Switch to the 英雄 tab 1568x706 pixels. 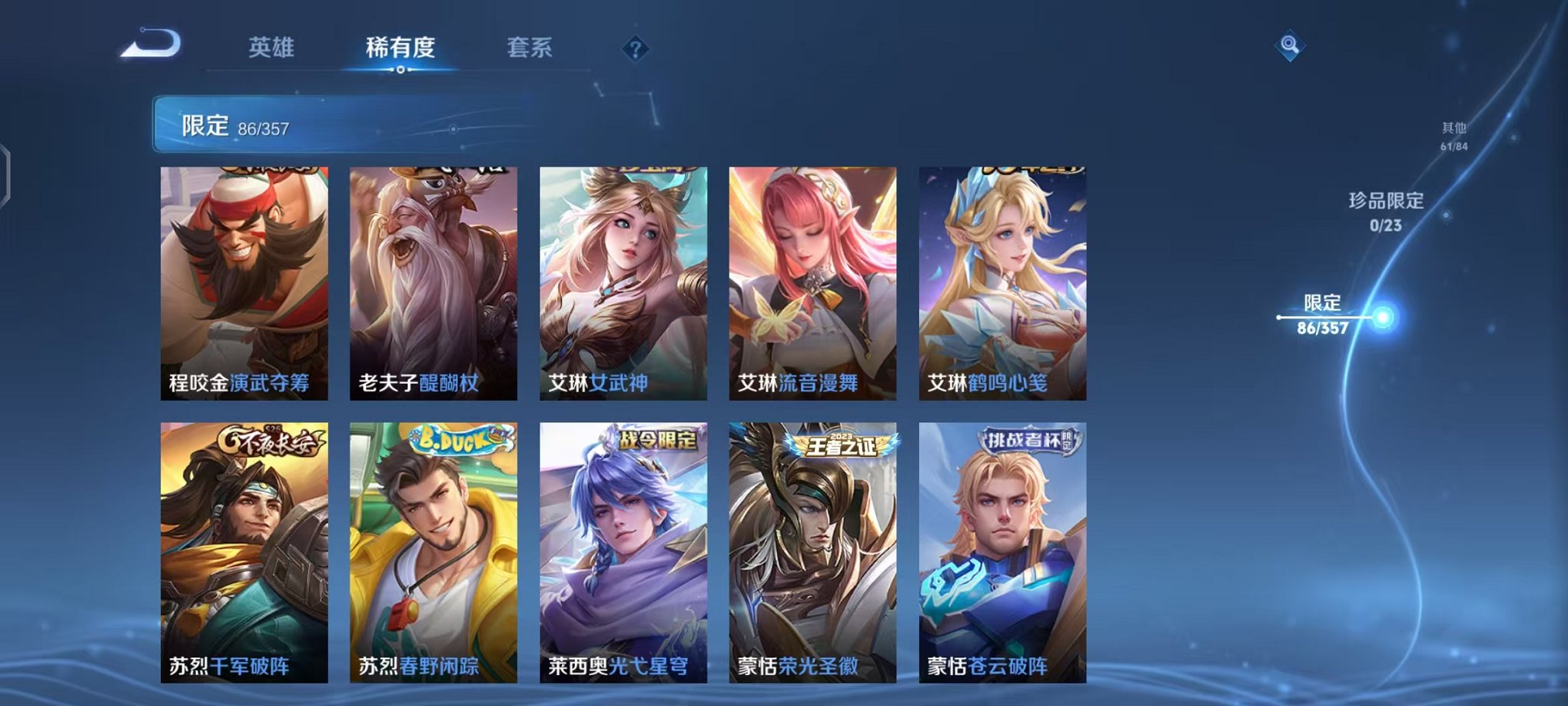coord(273,48)
